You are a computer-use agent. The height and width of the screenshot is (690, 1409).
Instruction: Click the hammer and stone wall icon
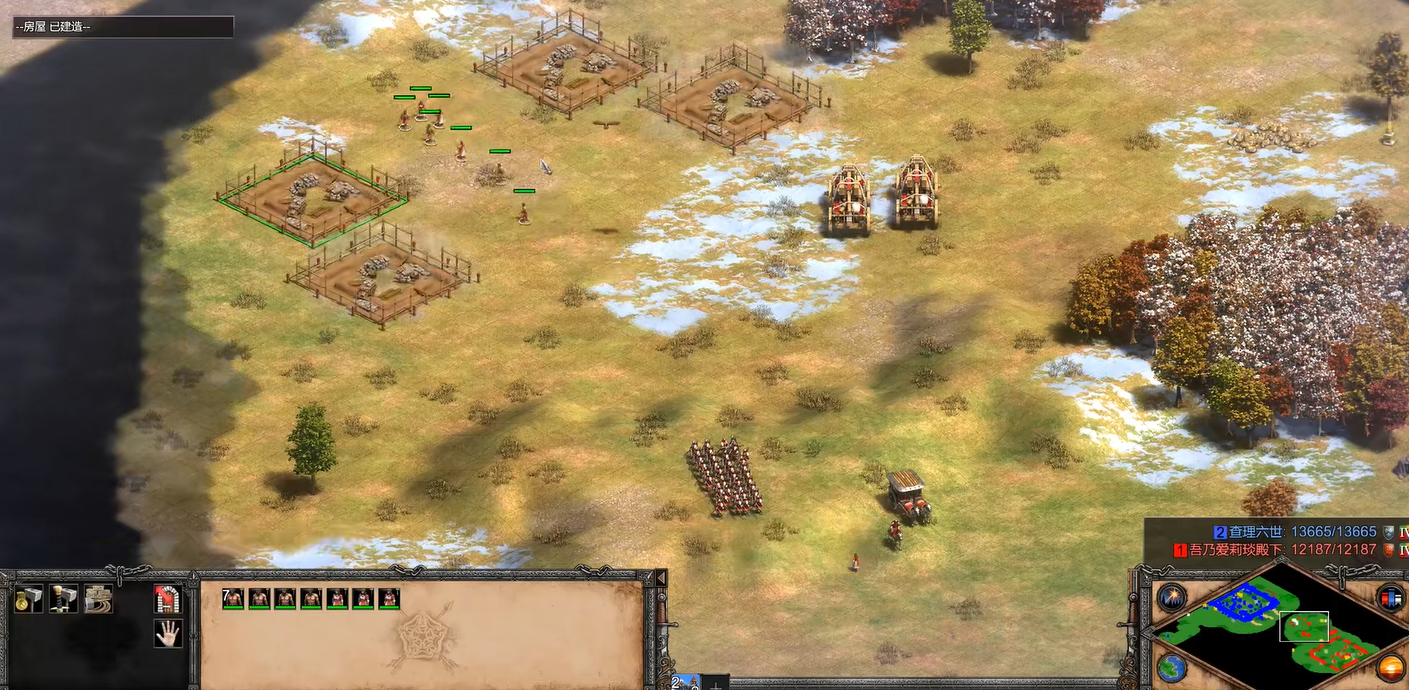(x=98, y=599)
